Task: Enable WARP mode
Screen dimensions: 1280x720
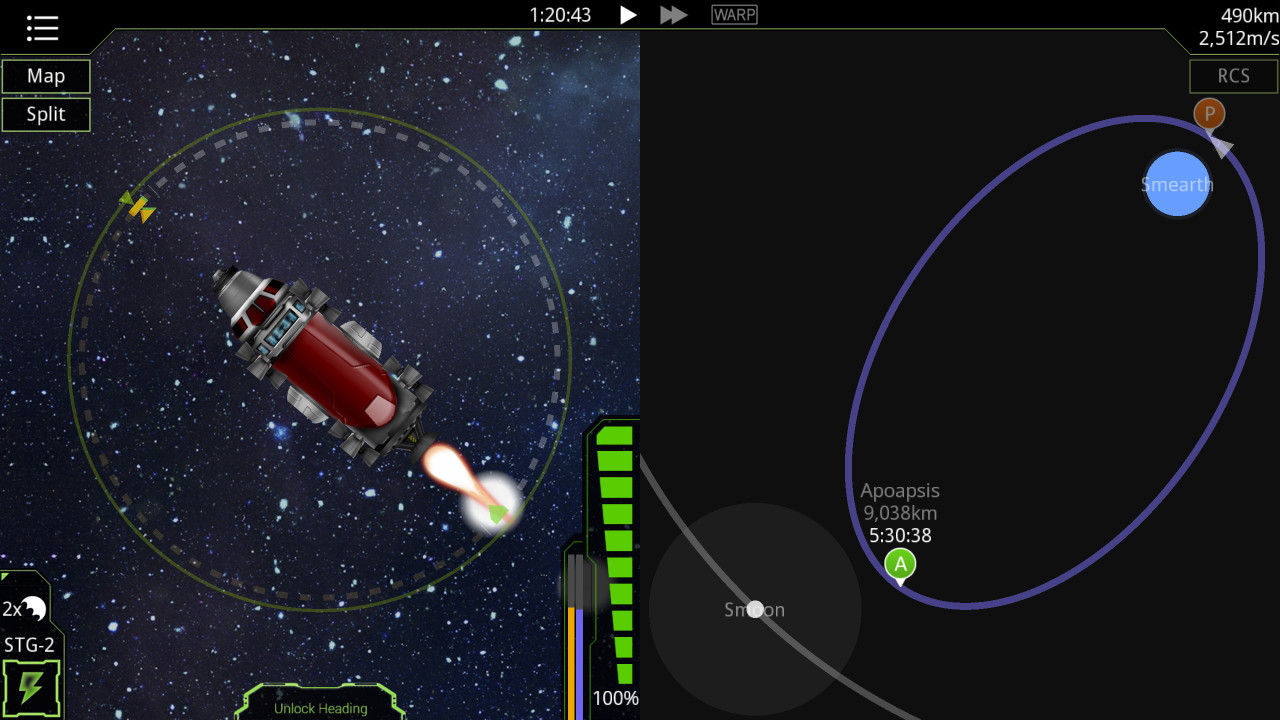Action: [733, 14]
